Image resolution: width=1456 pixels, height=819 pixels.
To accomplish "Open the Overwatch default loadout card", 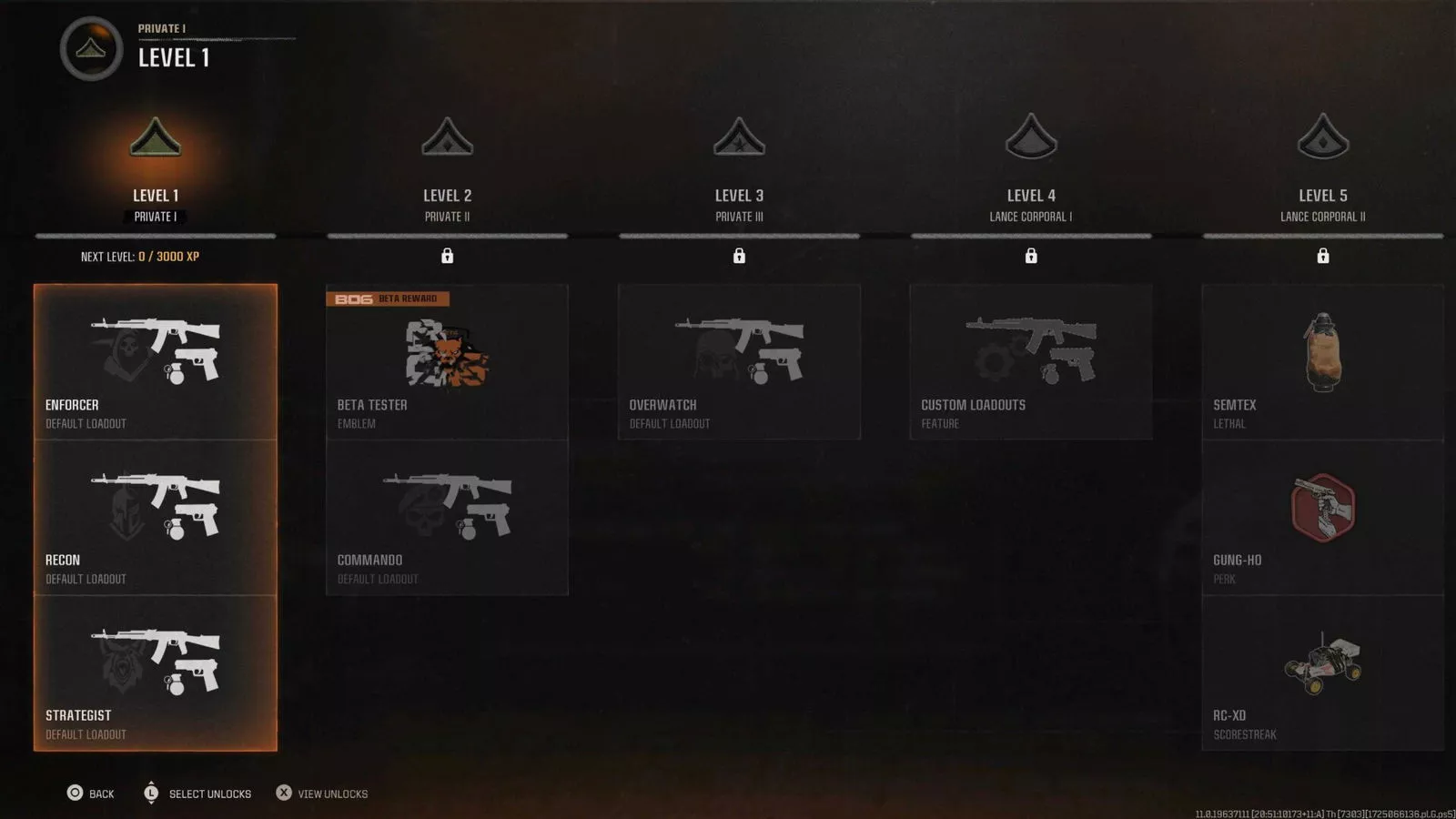I will pyautogui.click(x=739, y=359).
